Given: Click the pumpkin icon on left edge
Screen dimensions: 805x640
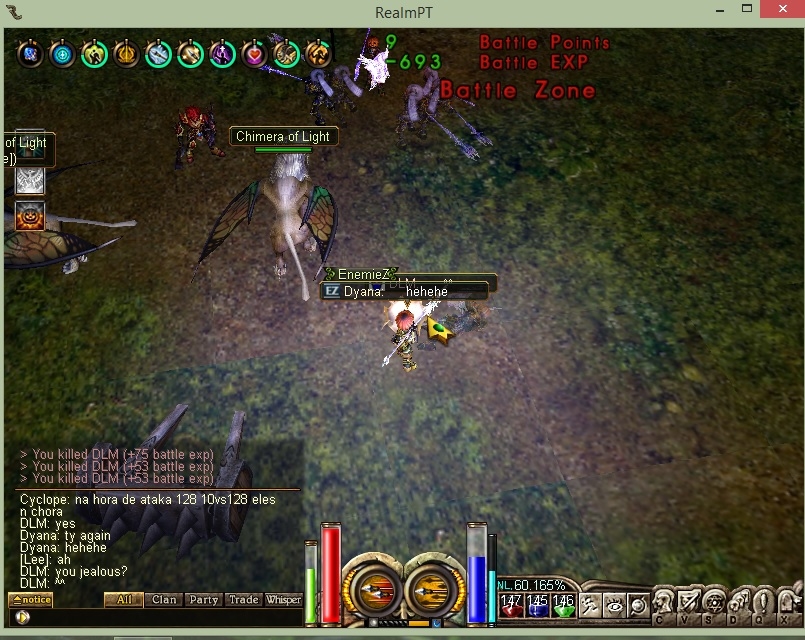Looking at the screenshot, I should (x=29, y=215).
